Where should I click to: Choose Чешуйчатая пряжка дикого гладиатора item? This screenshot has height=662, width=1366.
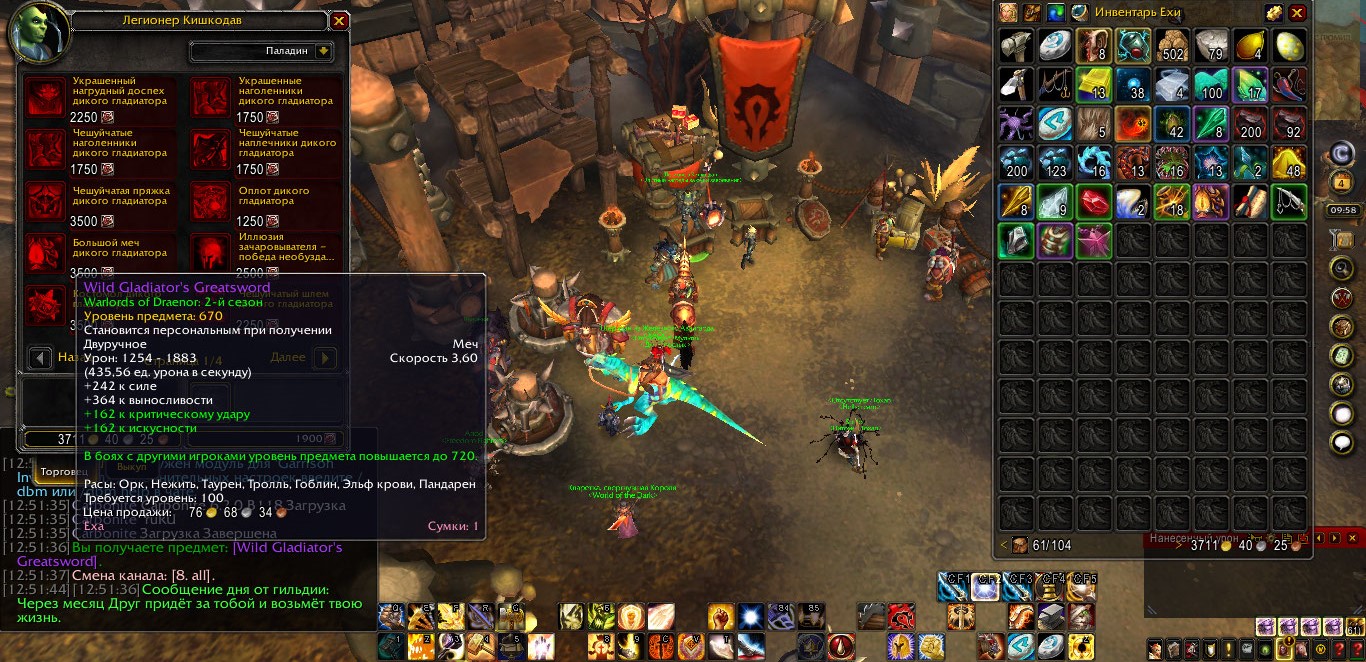click(45, 200)
